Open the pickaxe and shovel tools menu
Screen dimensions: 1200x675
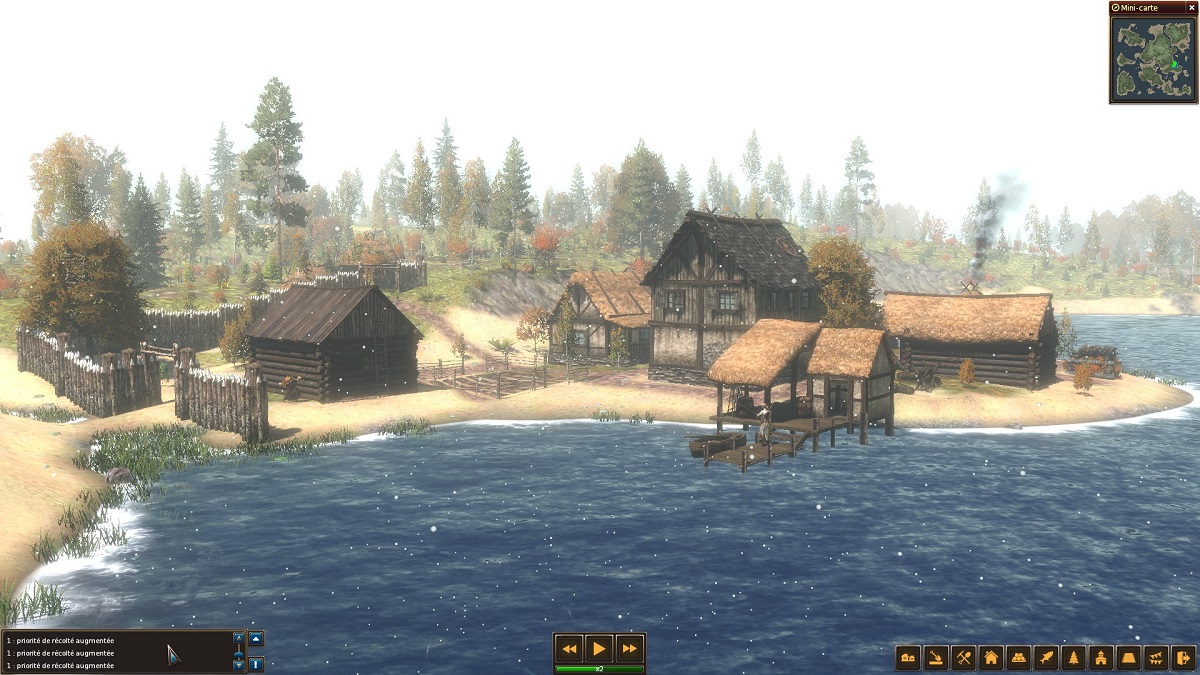tap(964, 658)
